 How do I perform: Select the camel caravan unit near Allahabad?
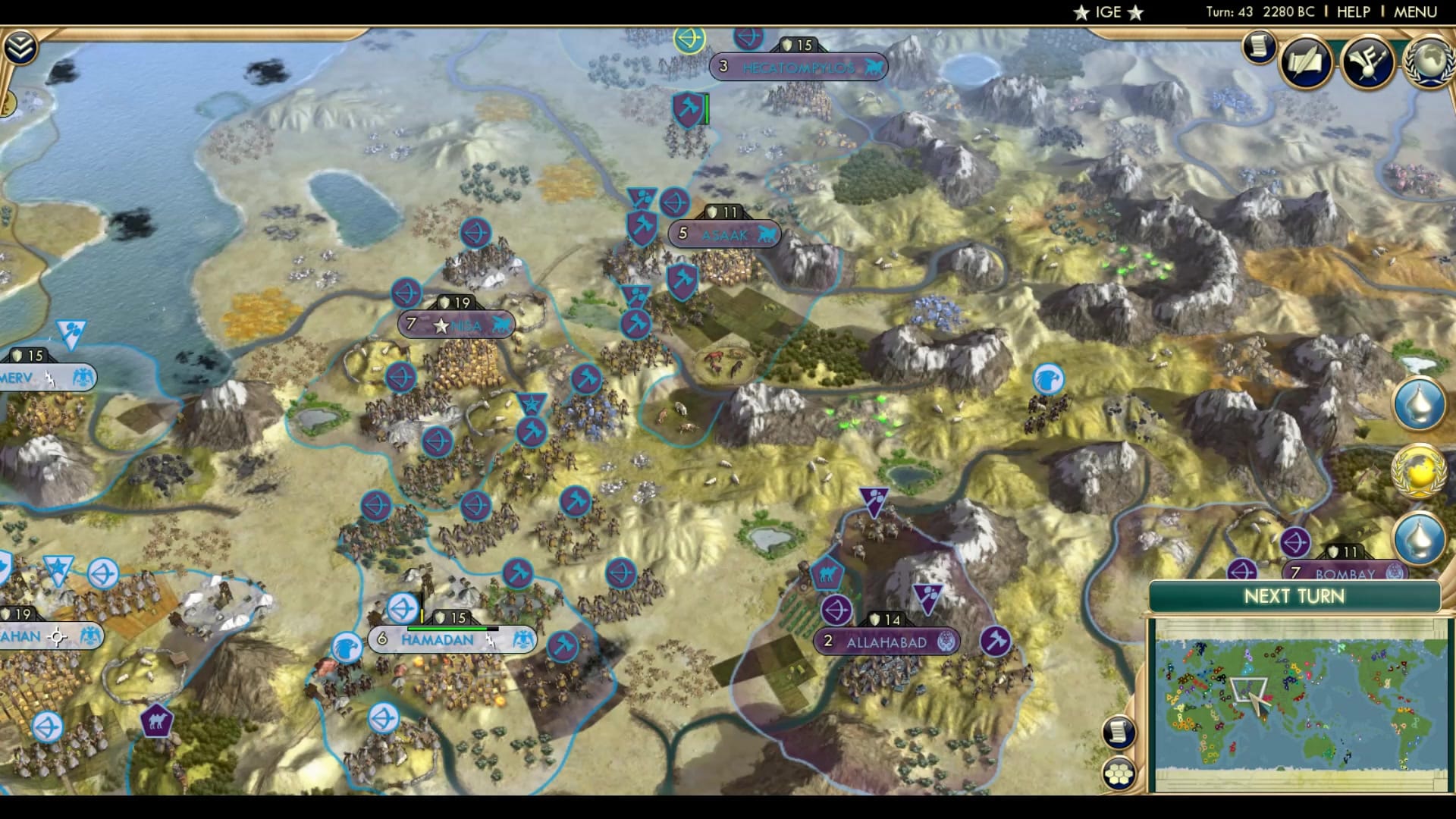[x=827, y=574]
